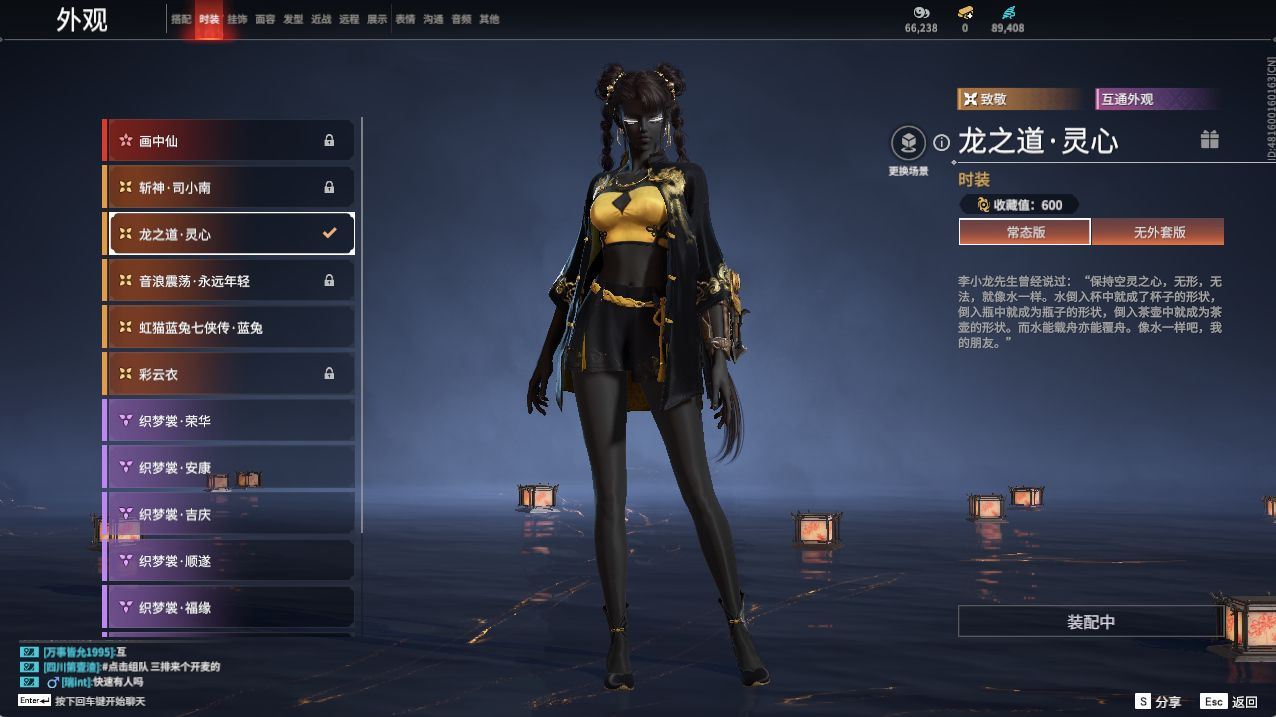Click the 更换场景 change scene icon
Screen dimensions: 1276x717
[x=908, y=143]
